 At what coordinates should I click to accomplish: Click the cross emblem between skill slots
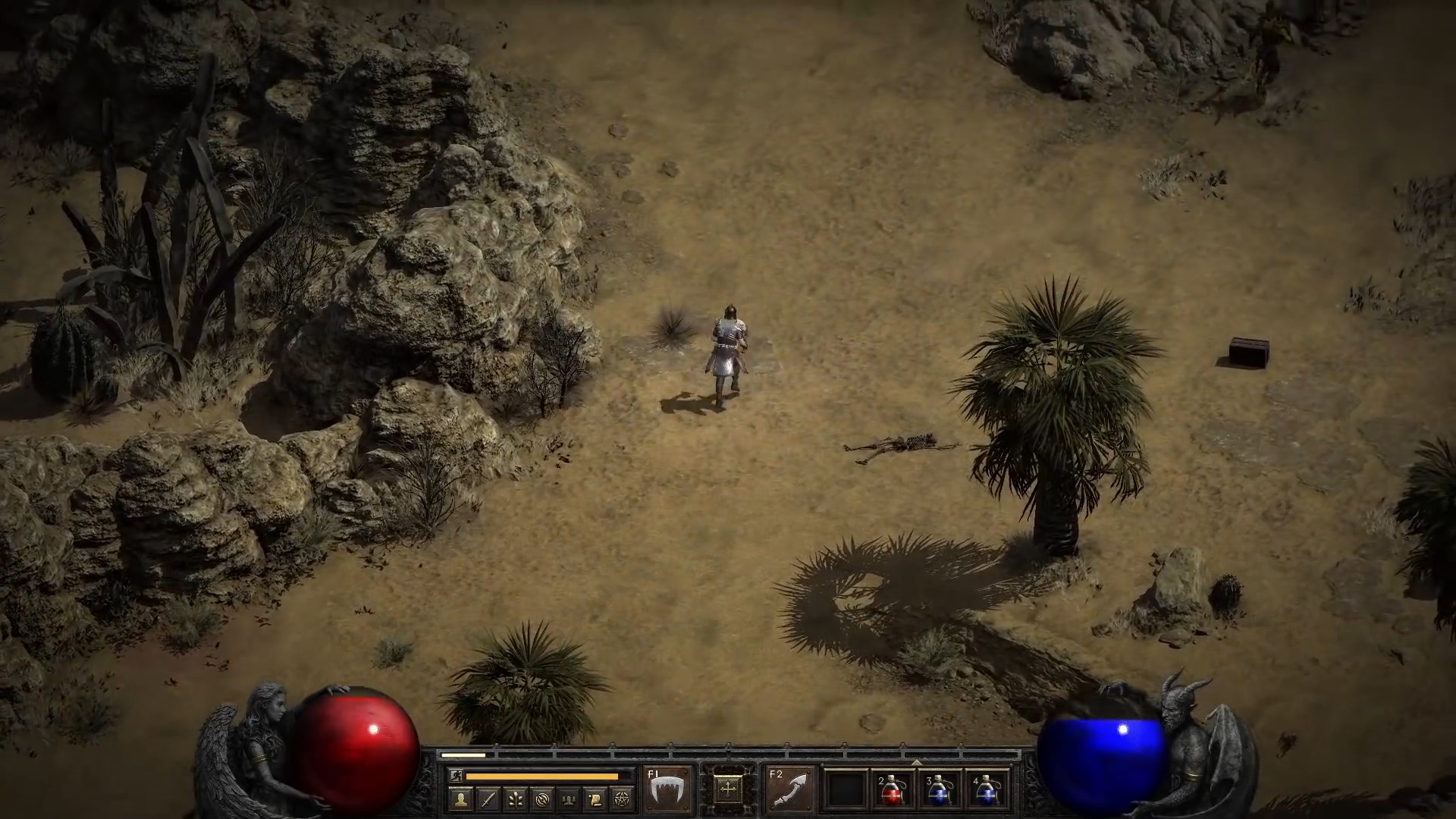(x=726, y=789)
